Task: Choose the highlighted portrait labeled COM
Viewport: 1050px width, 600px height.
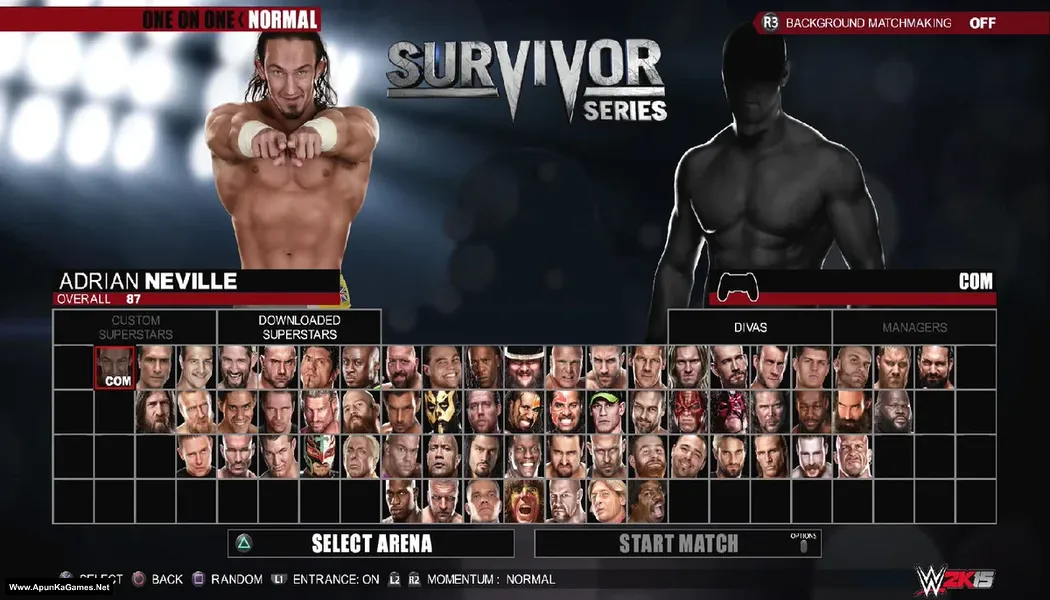Action: (114, 367)
